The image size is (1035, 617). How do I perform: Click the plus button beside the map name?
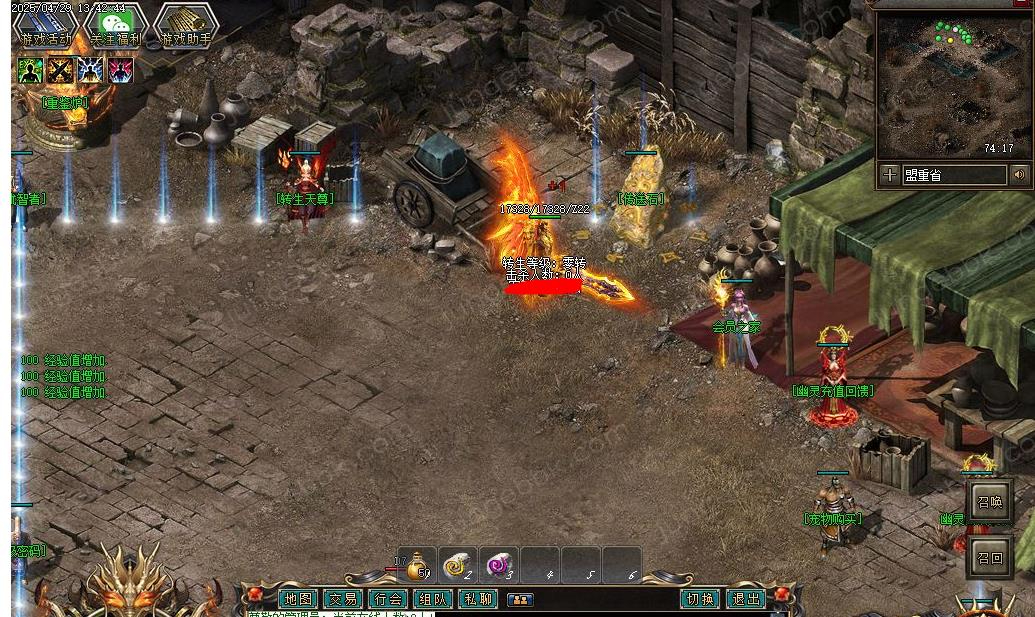click(x=889, y=175)
